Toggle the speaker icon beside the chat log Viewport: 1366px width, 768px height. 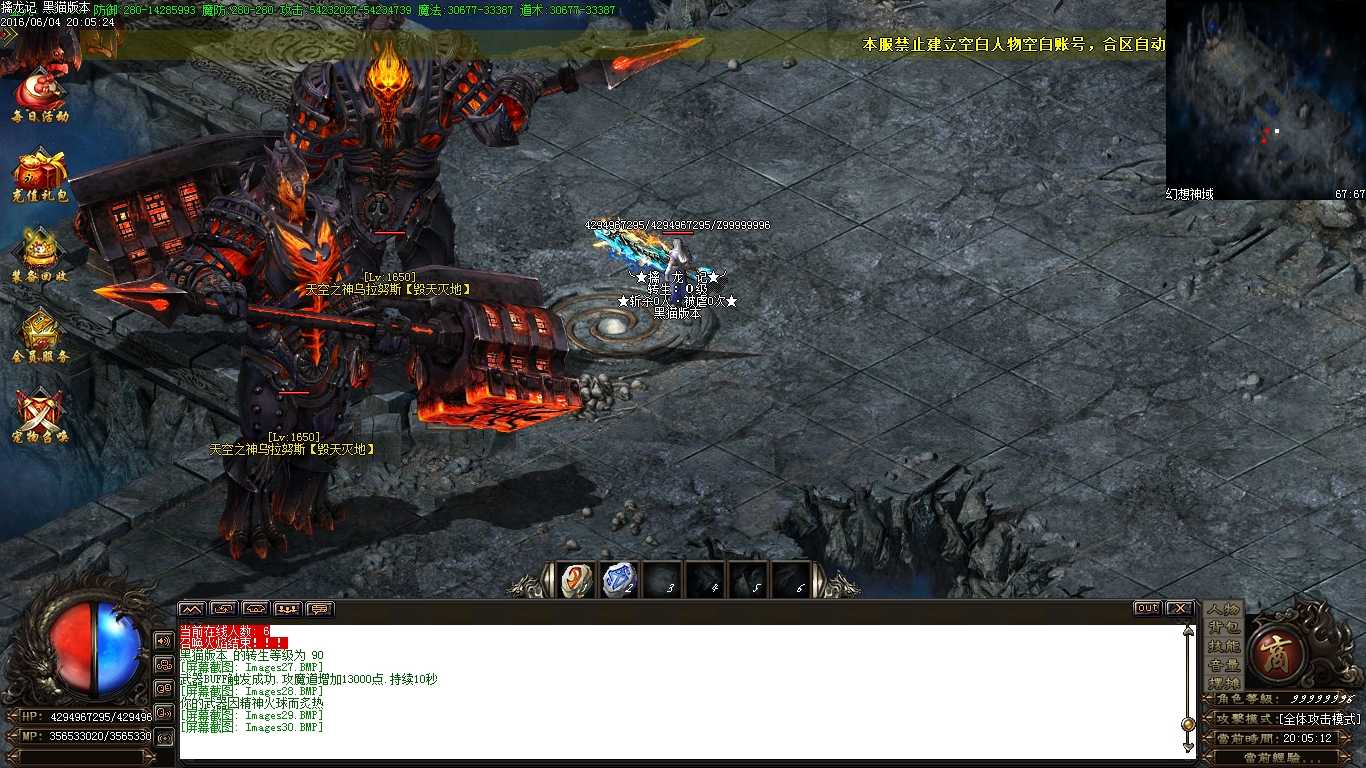point(163,641)
